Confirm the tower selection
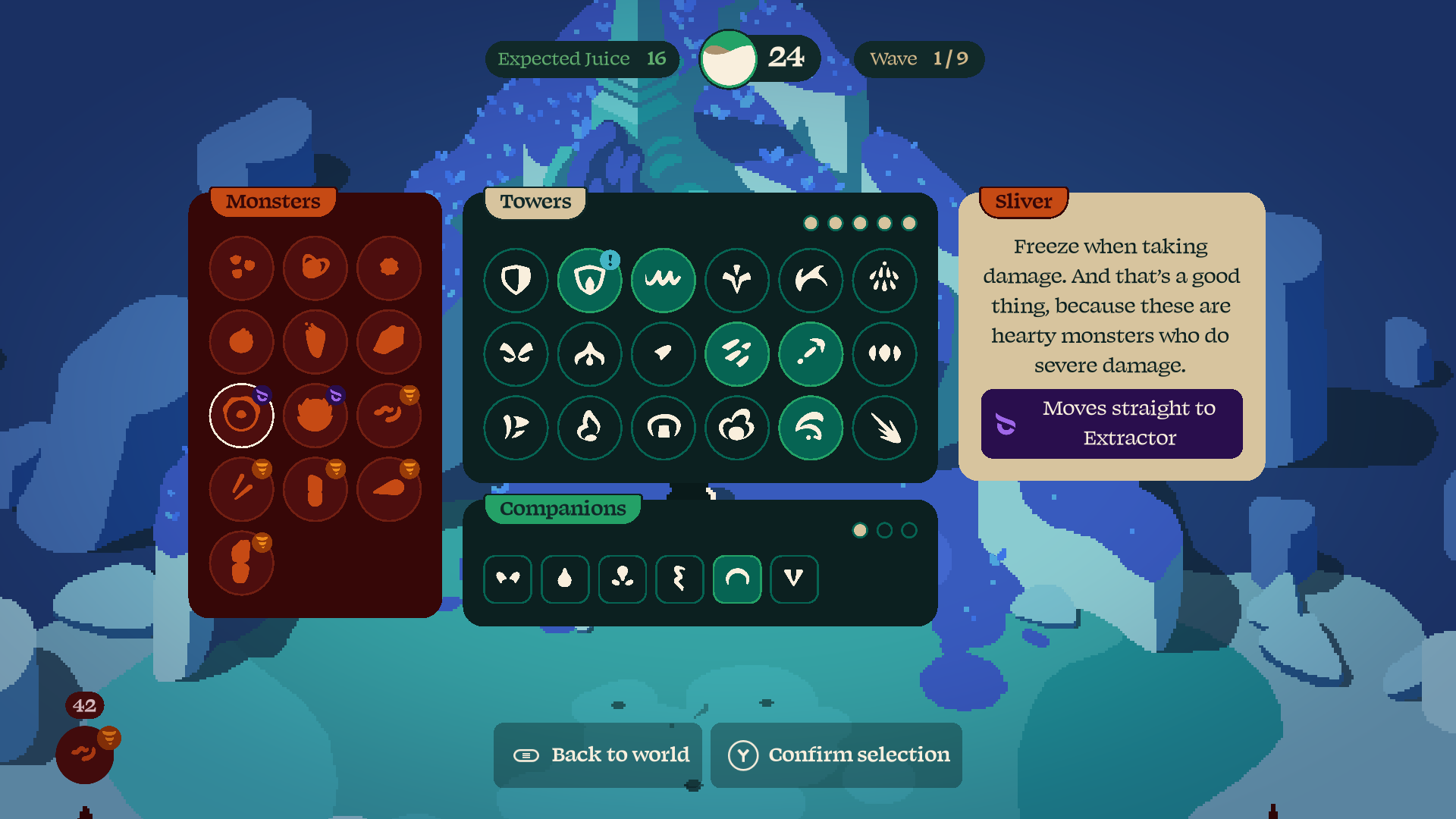Screen dimensions: 1456x819 [837, 755]
